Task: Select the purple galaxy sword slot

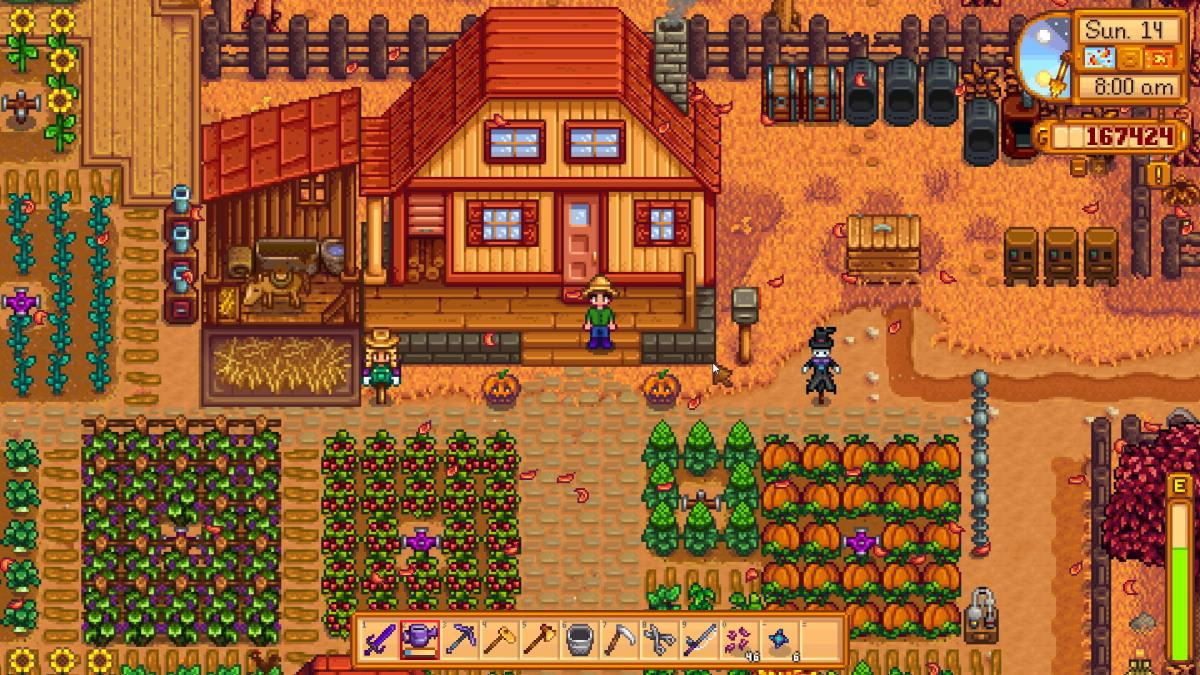Action: [379, 639]
